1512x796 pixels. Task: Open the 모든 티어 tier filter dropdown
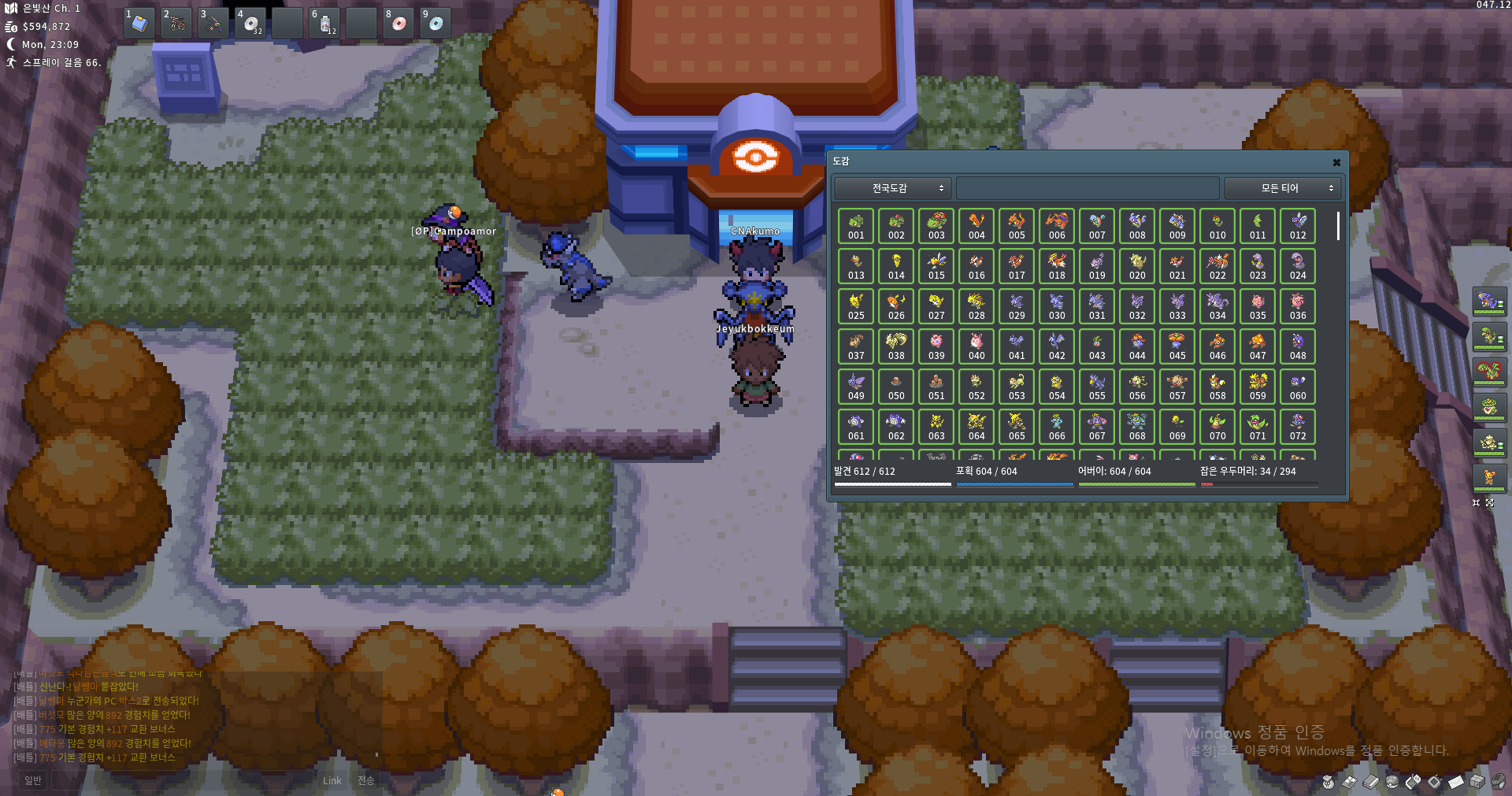click(1283, 188)
